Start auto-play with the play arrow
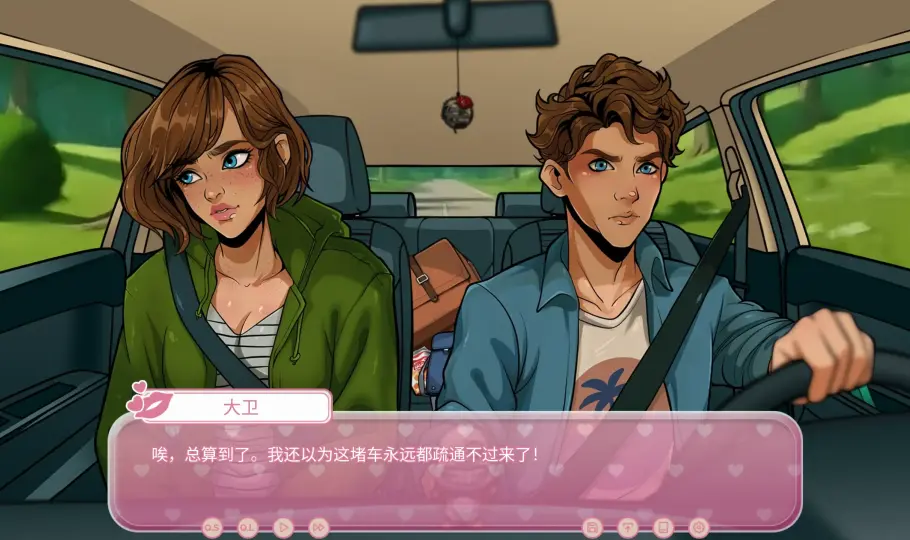Image resolution: width=910 pixels, height=540 pixels. pos(283,526)
